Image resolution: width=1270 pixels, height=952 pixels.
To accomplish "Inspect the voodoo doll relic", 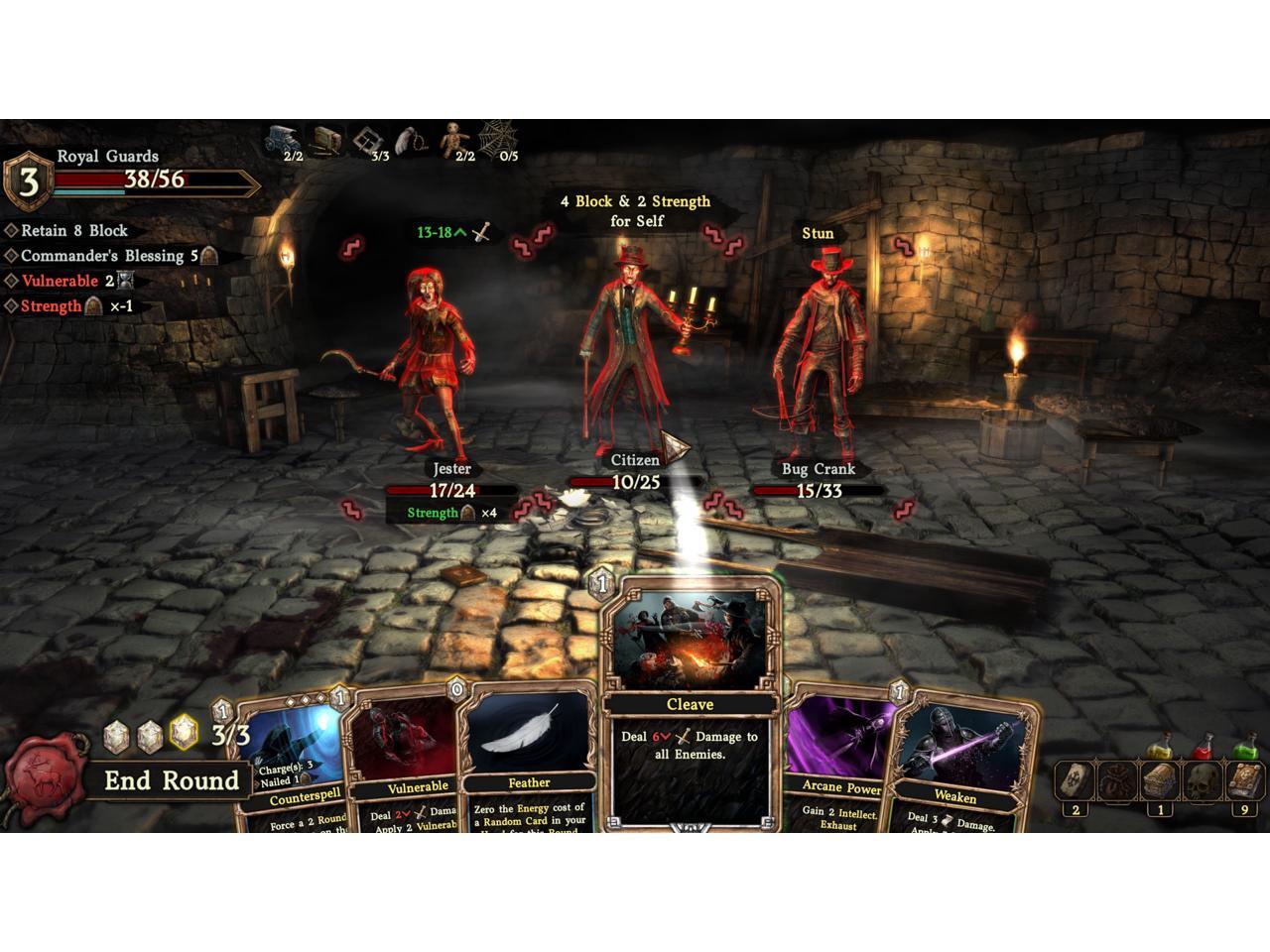I will tap(456, 139).
